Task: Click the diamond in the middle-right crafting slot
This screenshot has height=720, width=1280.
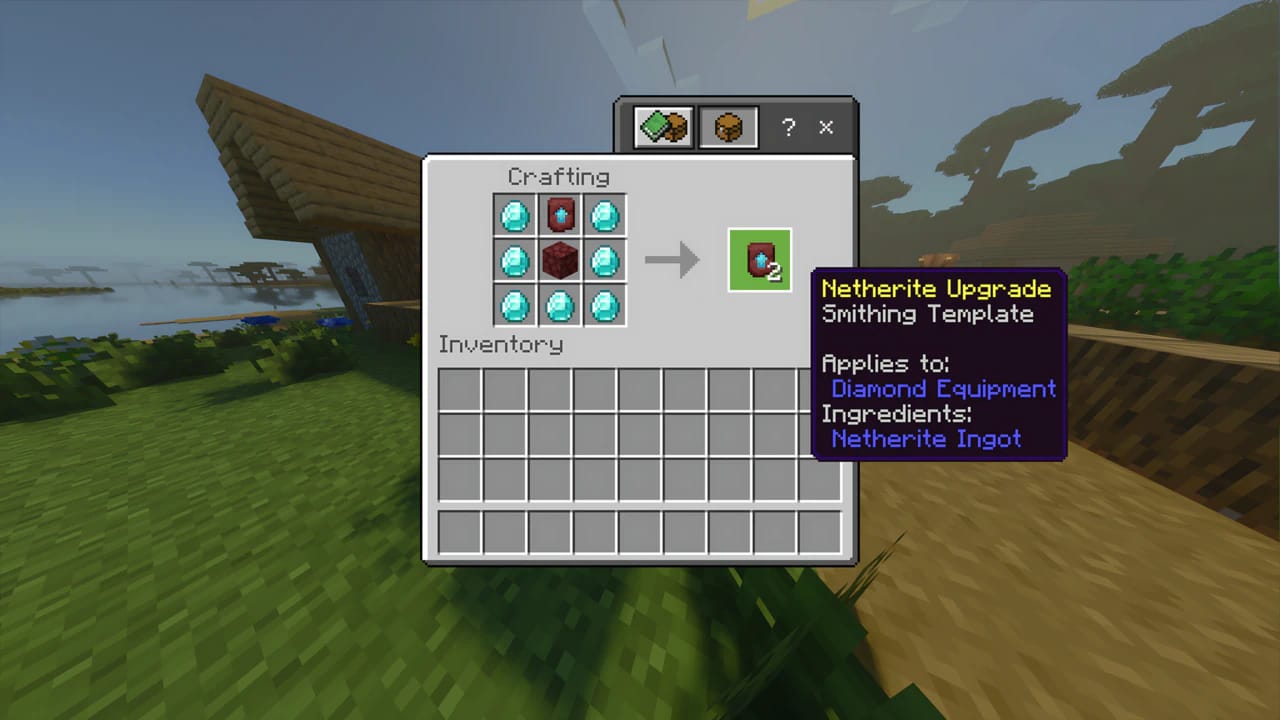Action: [605, 261]
